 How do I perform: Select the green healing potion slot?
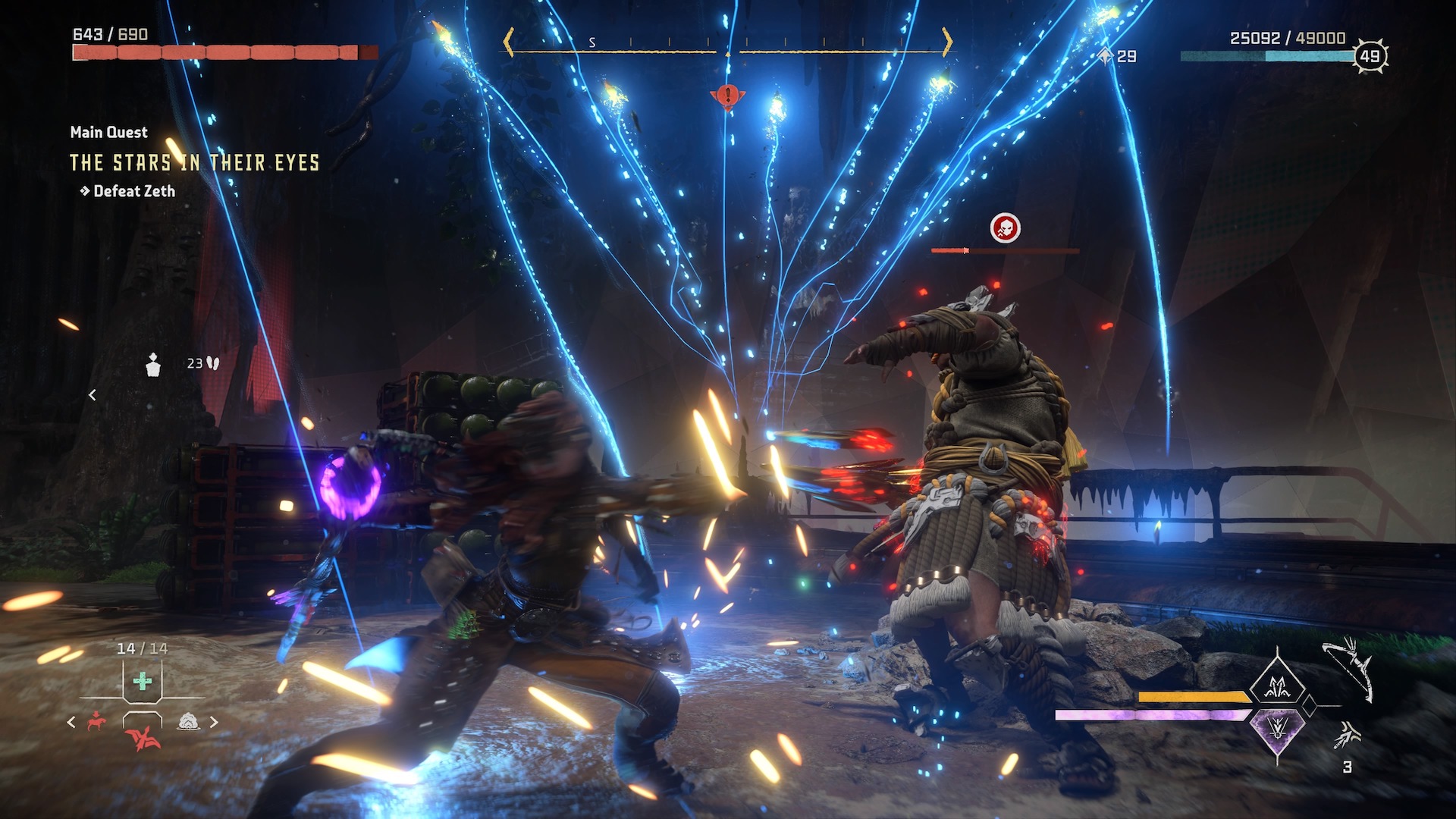click(142, 681)
